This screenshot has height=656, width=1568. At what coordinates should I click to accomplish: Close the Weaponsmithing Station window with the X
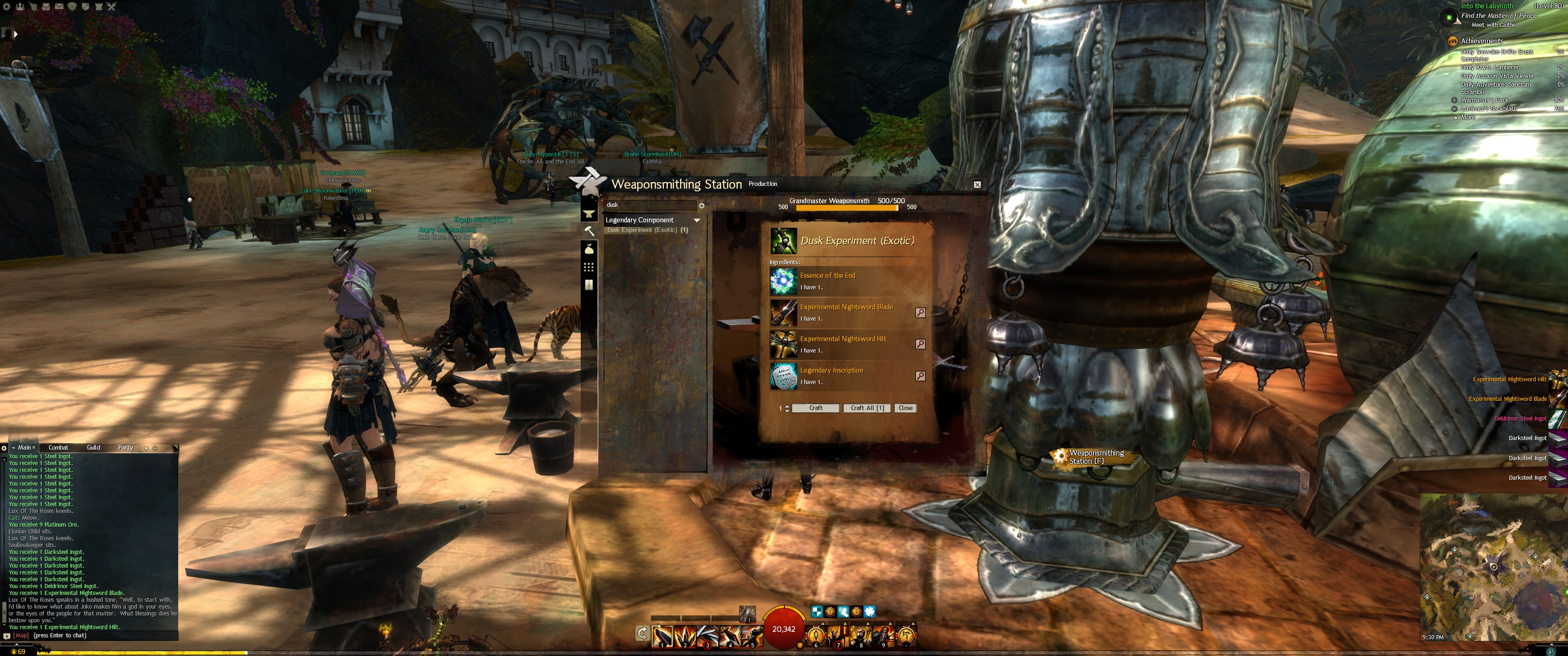(977, 184)
